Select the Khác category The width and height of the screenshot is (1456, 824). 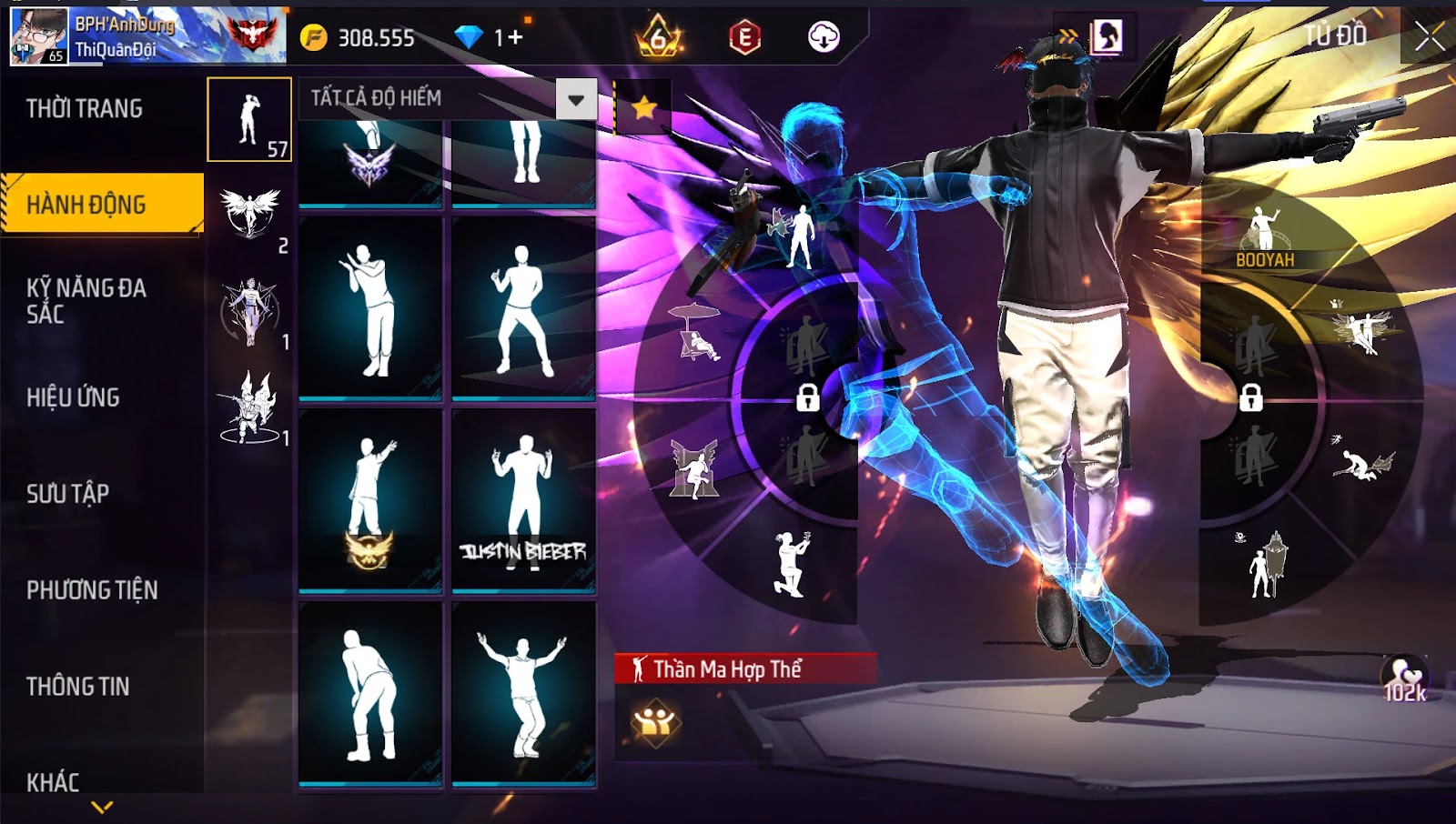click(53, 782)
